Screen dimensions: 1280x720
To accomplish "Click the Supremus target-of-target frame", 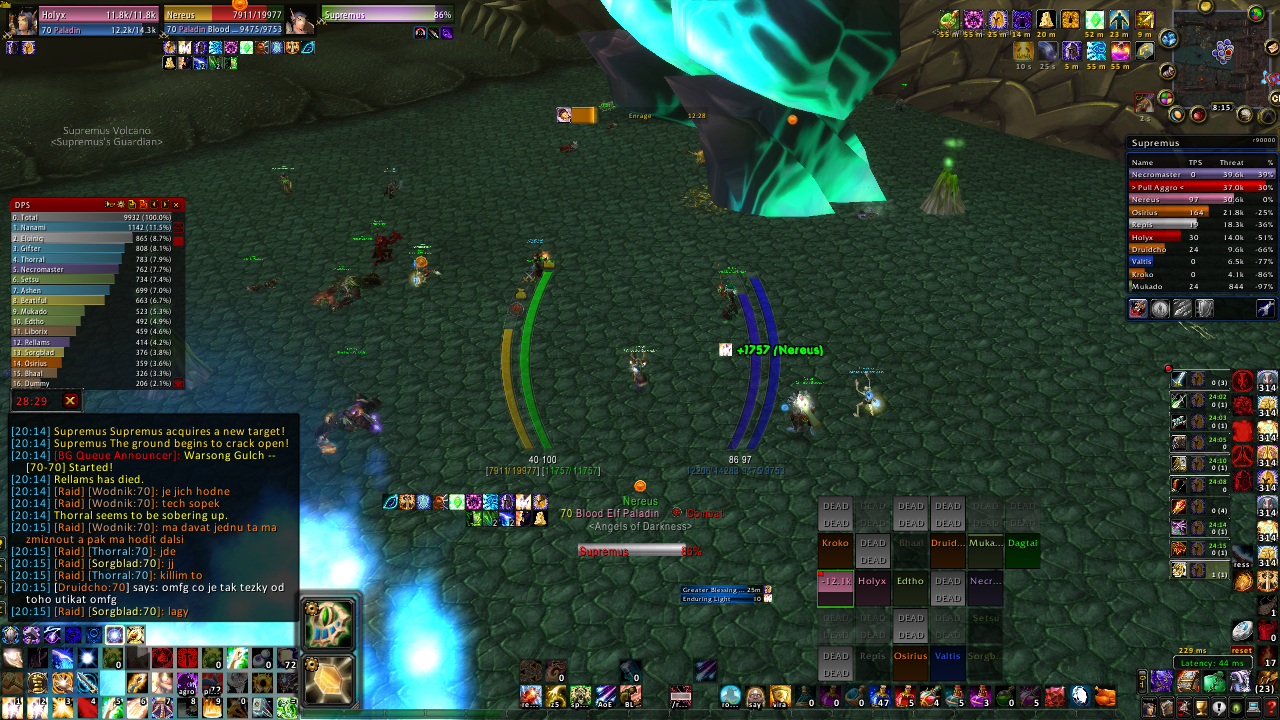I will pos(386,16).
